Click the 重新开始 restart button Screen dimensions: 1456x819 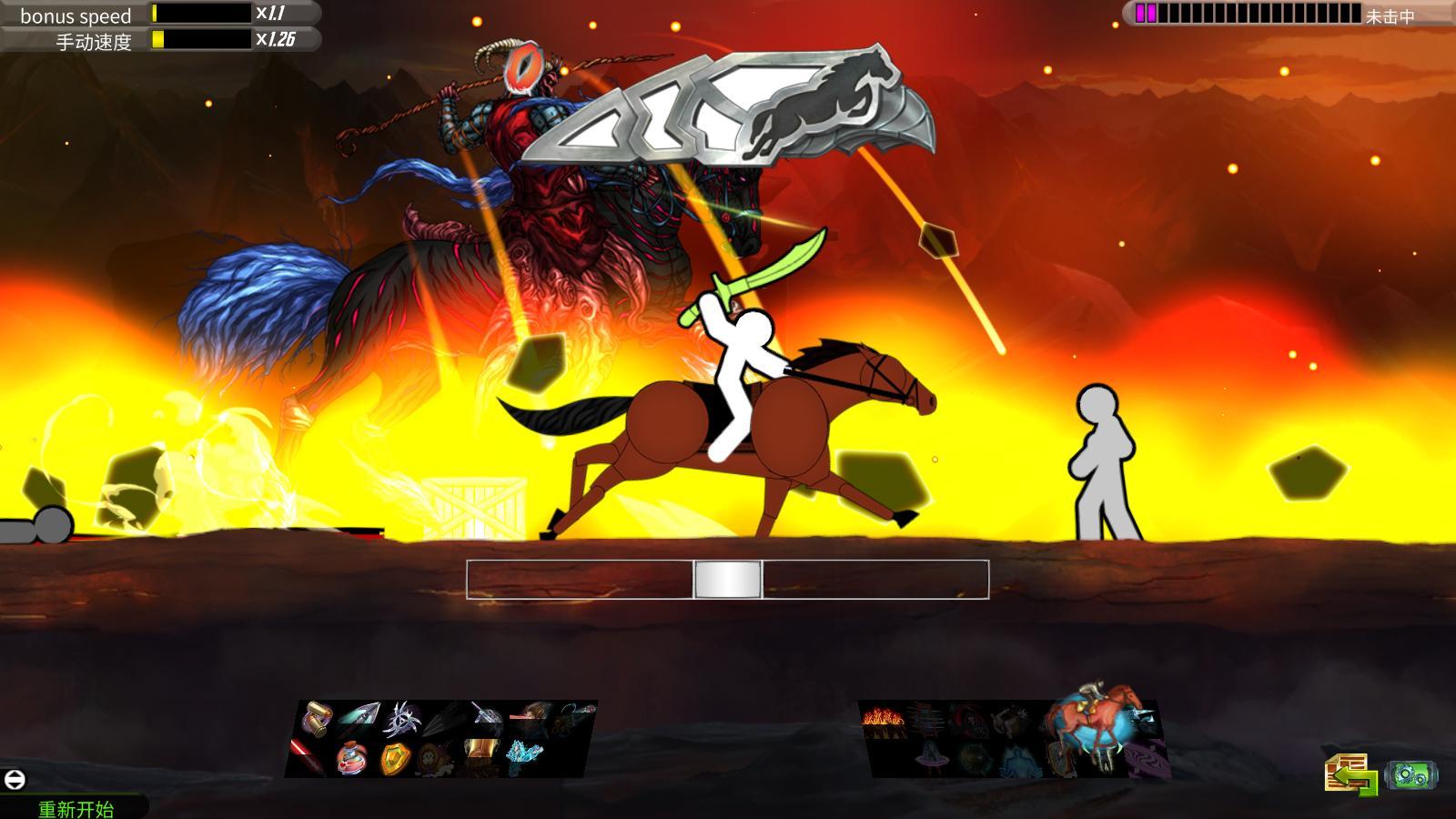[x=76, y=808]
